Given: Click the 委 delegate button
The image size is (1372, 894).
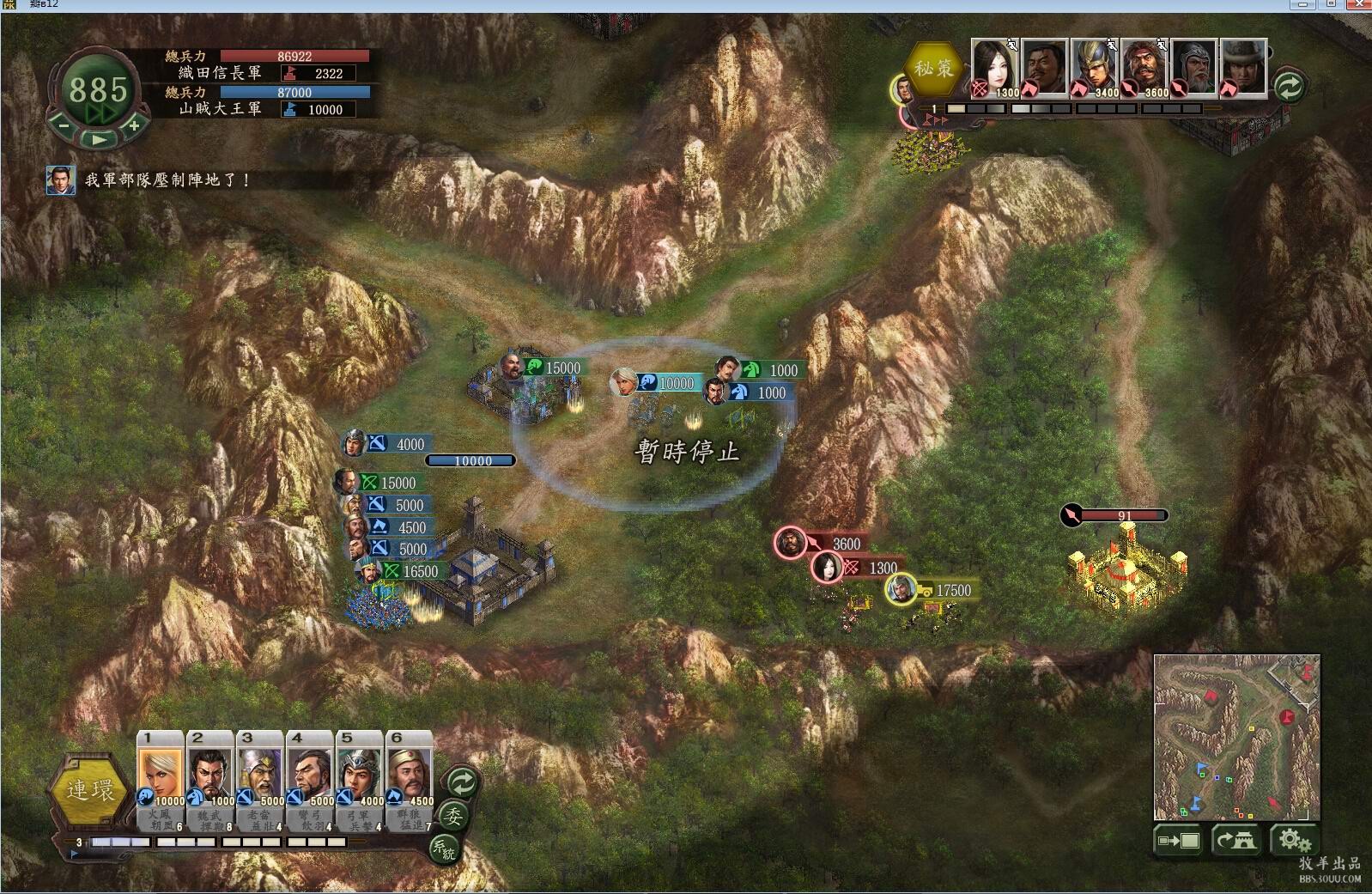Looking at the screenshot, I should pos(452,817).
